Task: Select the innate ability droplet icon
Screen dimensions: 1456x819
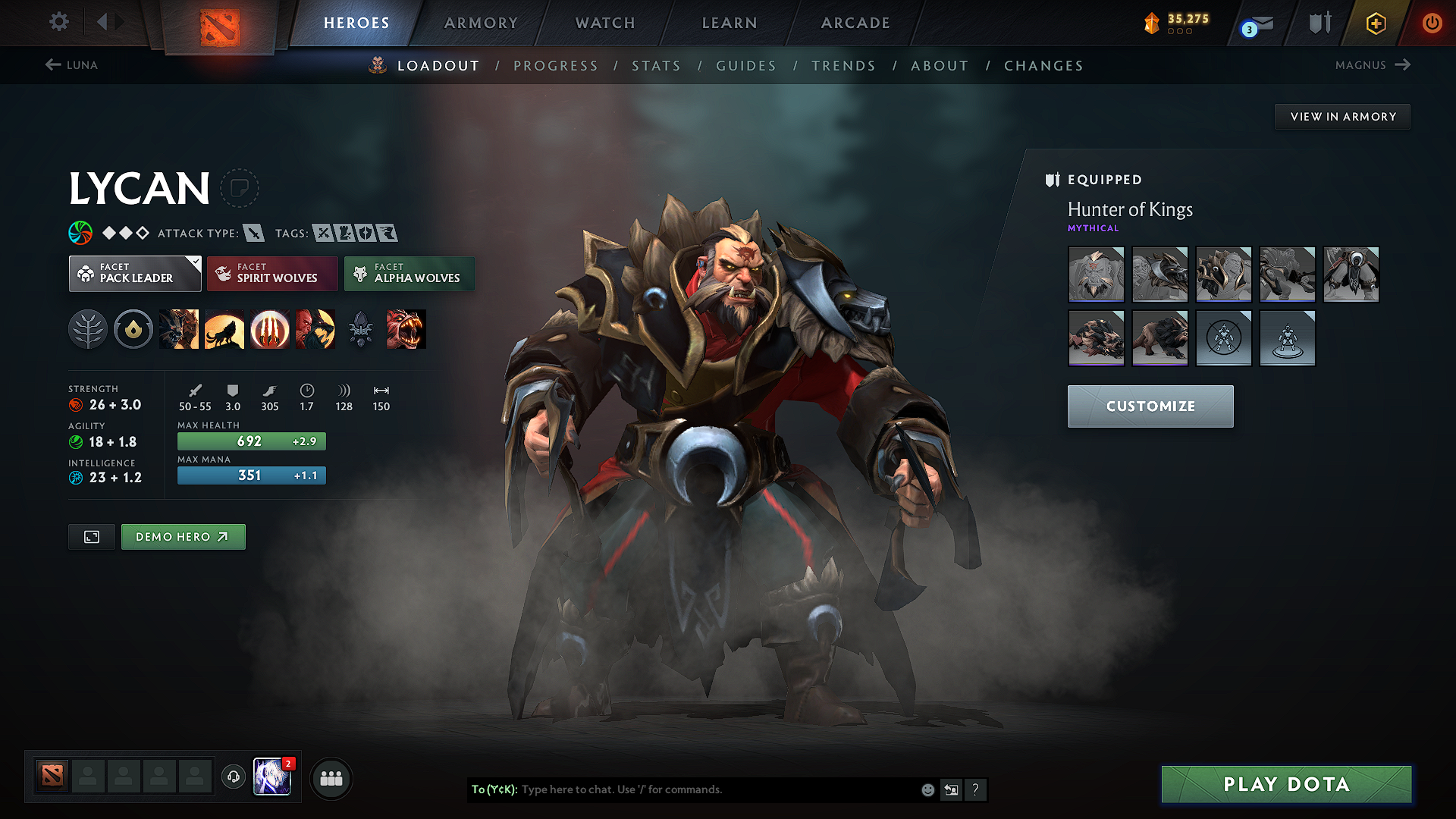Action: point(133,329)
